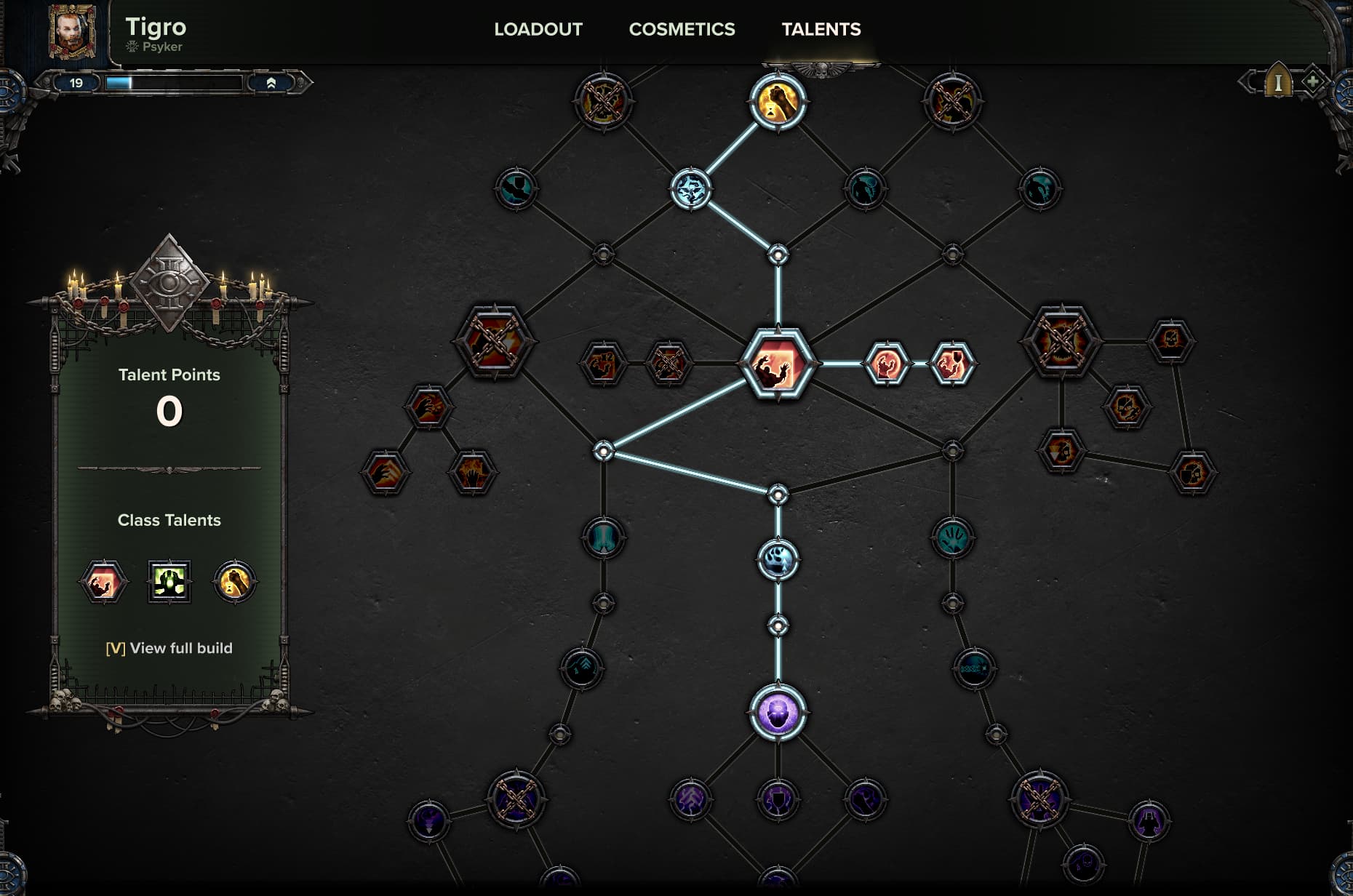This screenshot has width=1353, height=896.
Task: Select the teal open hand talent node
Action: (x=952, y=538)
